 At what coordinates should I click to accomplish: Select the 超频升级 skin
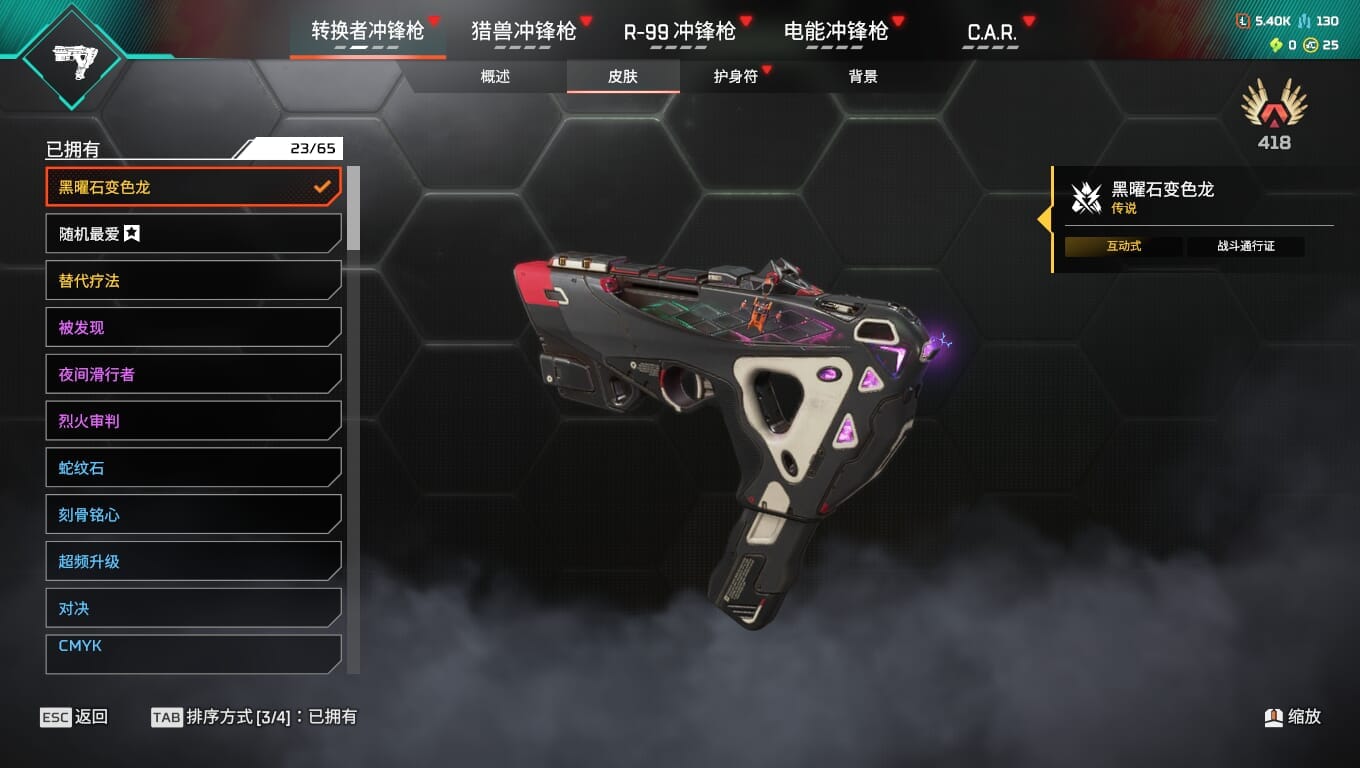(193, 561)
